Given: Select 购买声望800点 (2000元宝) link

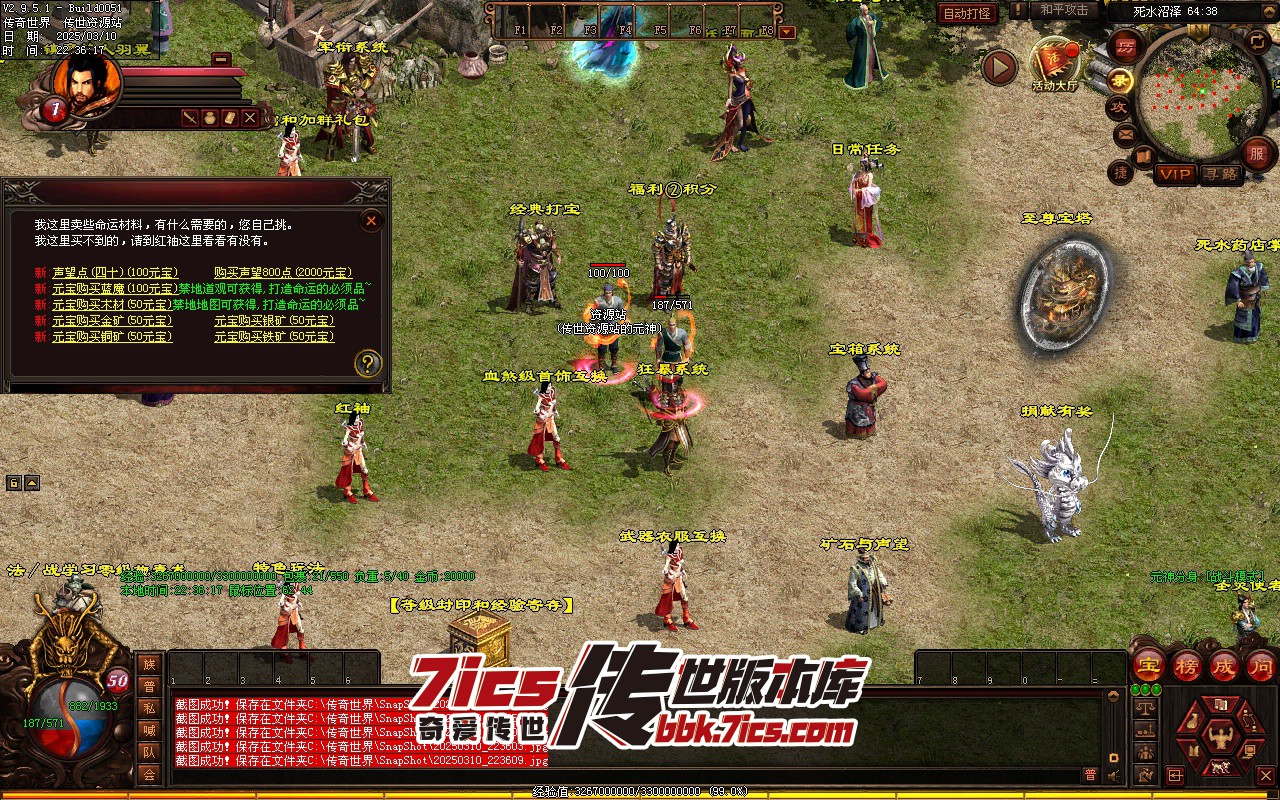Looking at the screenshot, I should coord(283,273).
